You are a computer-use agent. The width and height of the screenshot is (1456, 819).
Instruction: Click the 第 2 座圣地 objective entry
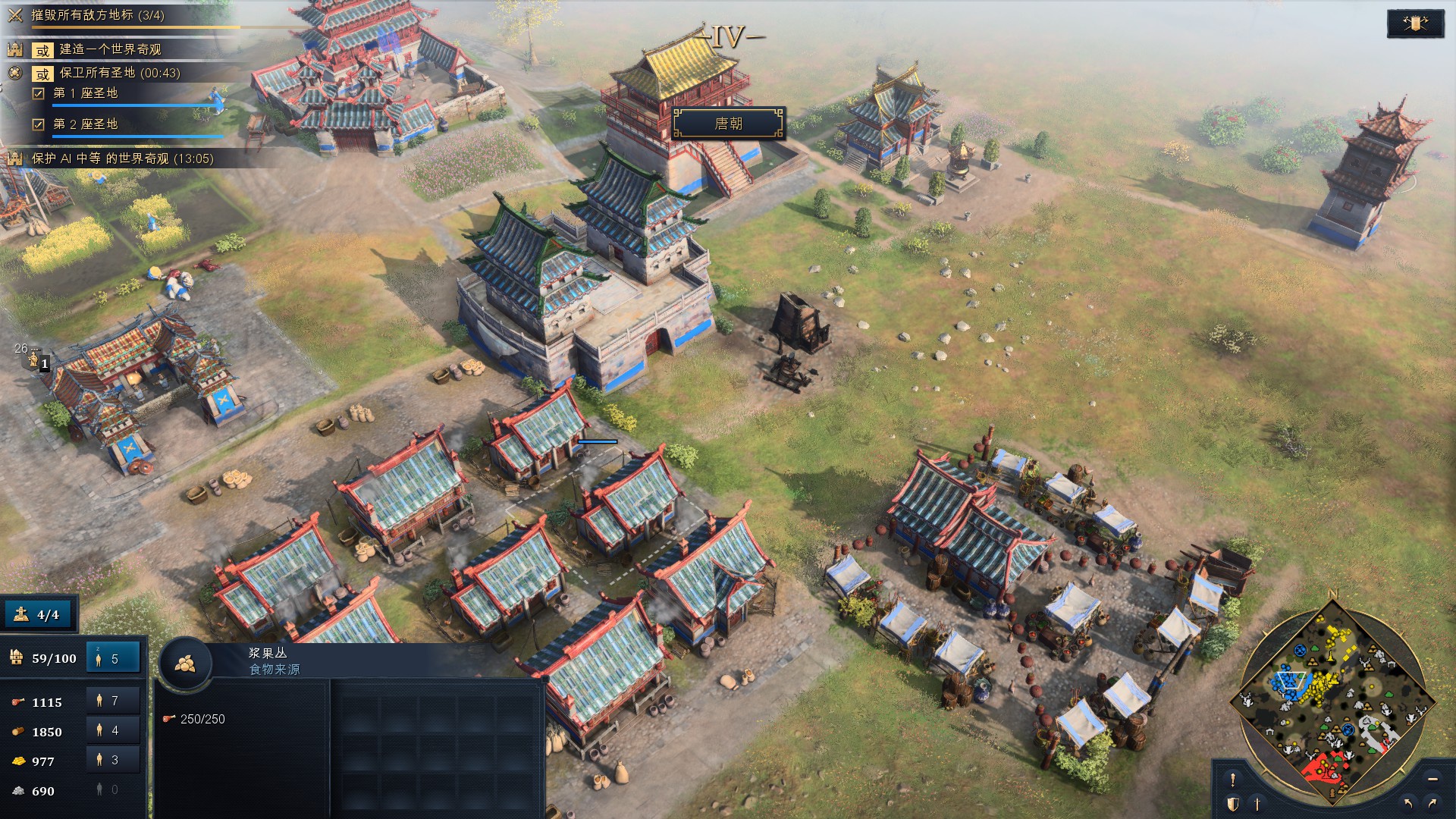point(85,124)
